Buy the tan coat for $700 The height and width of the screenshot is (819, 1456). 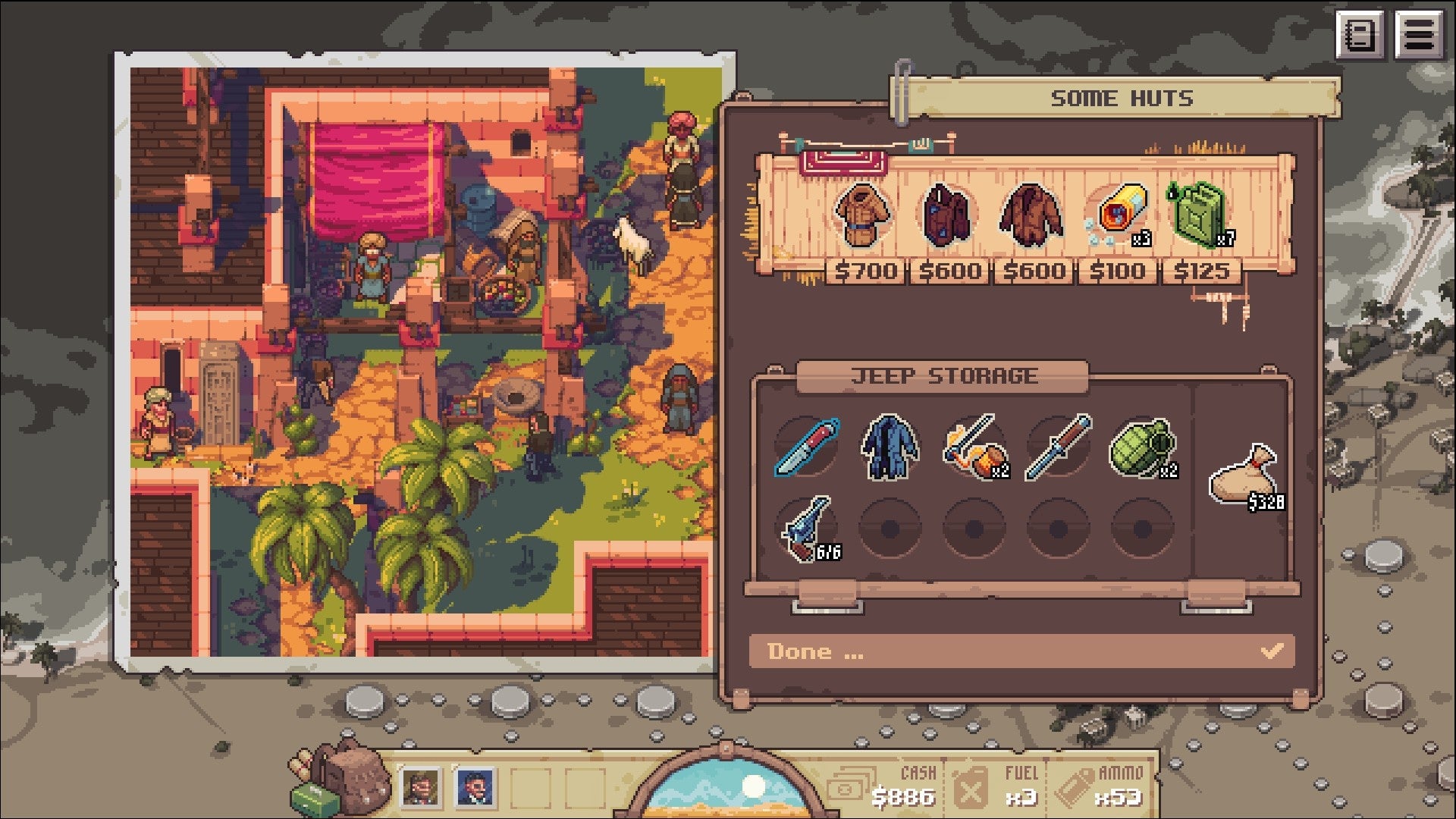coord(863,215)
